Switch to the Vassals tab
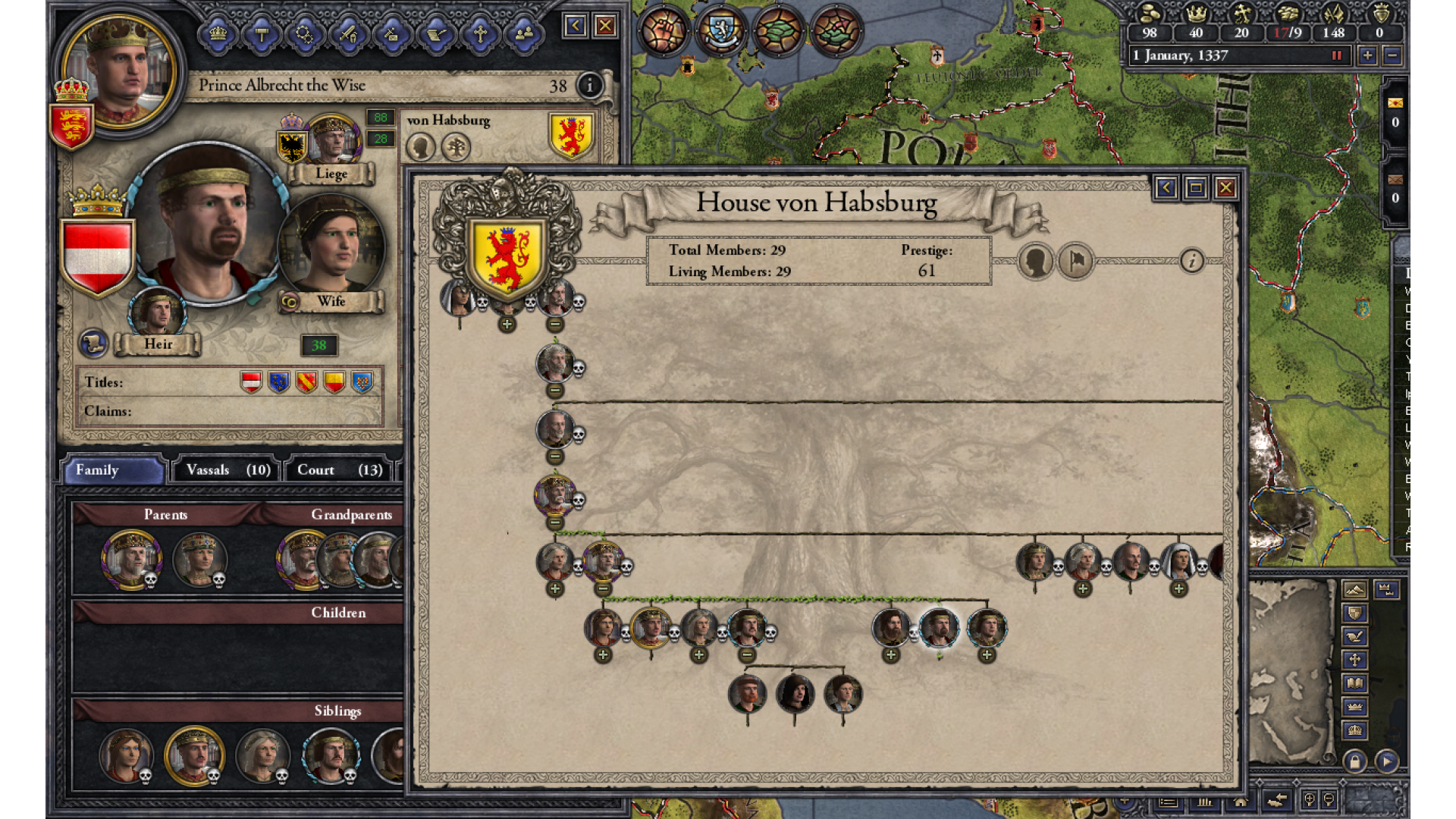The image size is (1456, 819). 227,470
